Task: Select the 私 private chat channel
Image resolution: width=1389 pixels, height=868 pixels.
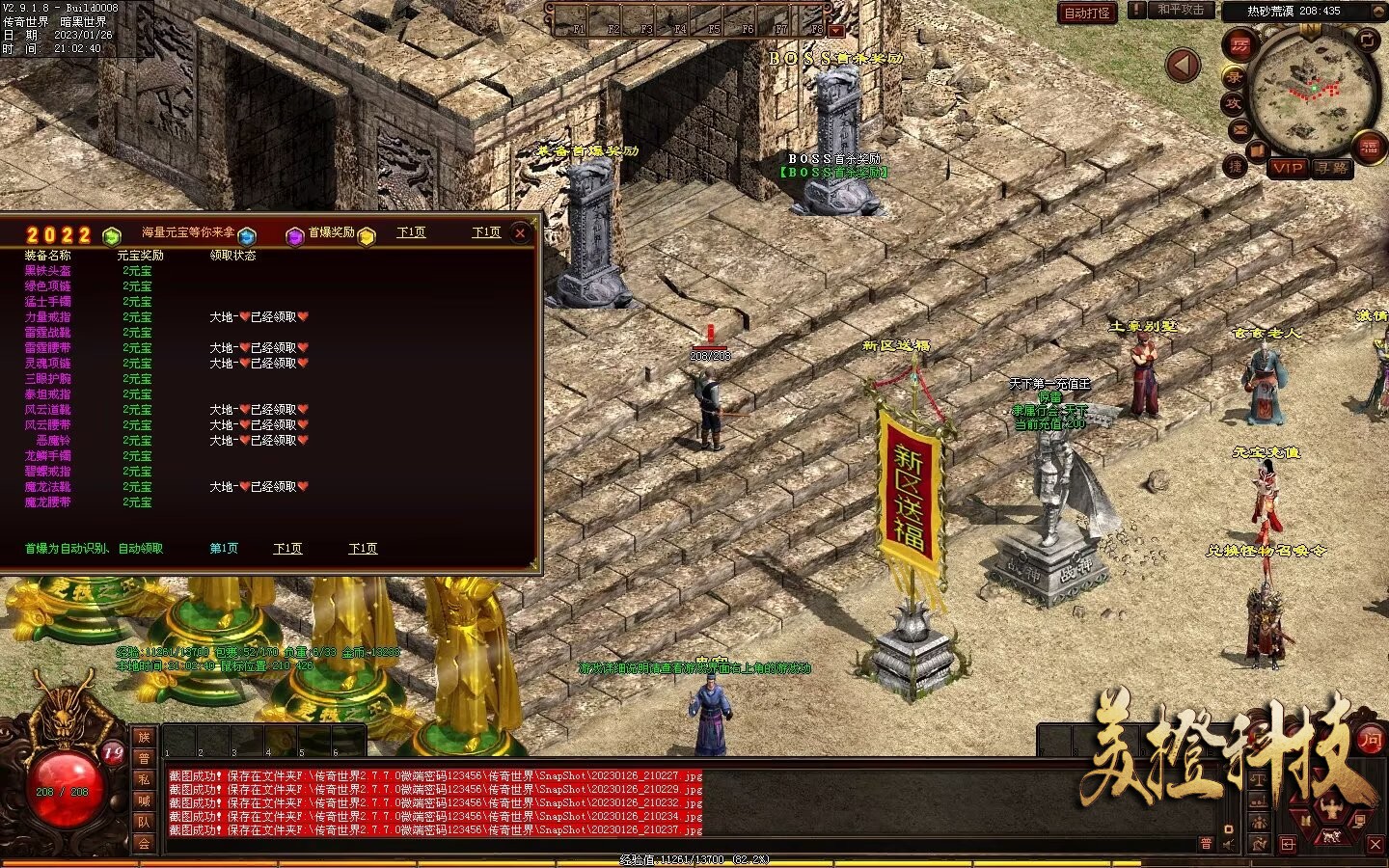Action: [x=144, y=779]
